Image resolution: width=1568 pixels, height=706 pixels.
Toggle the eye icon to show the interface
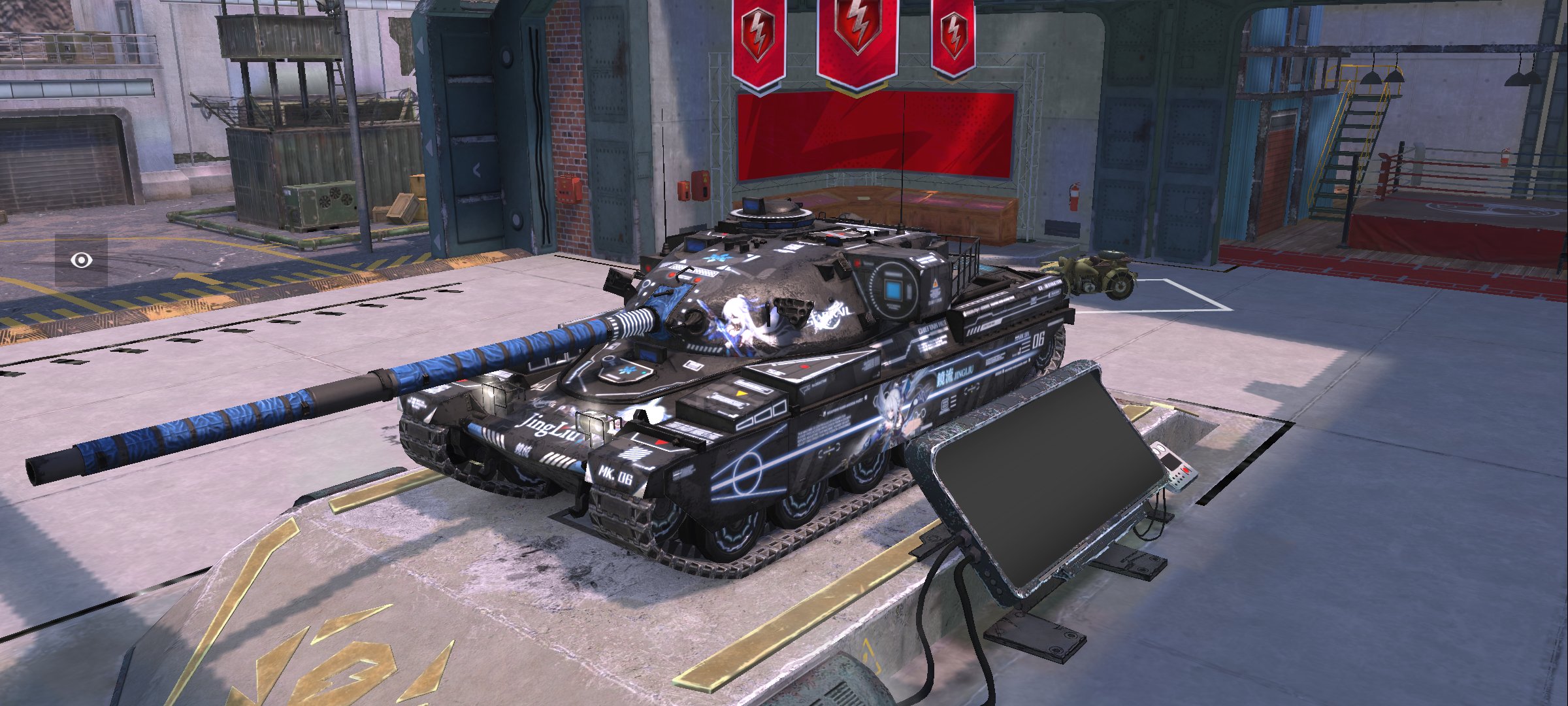pyautogui.click(x=81, y=260)
